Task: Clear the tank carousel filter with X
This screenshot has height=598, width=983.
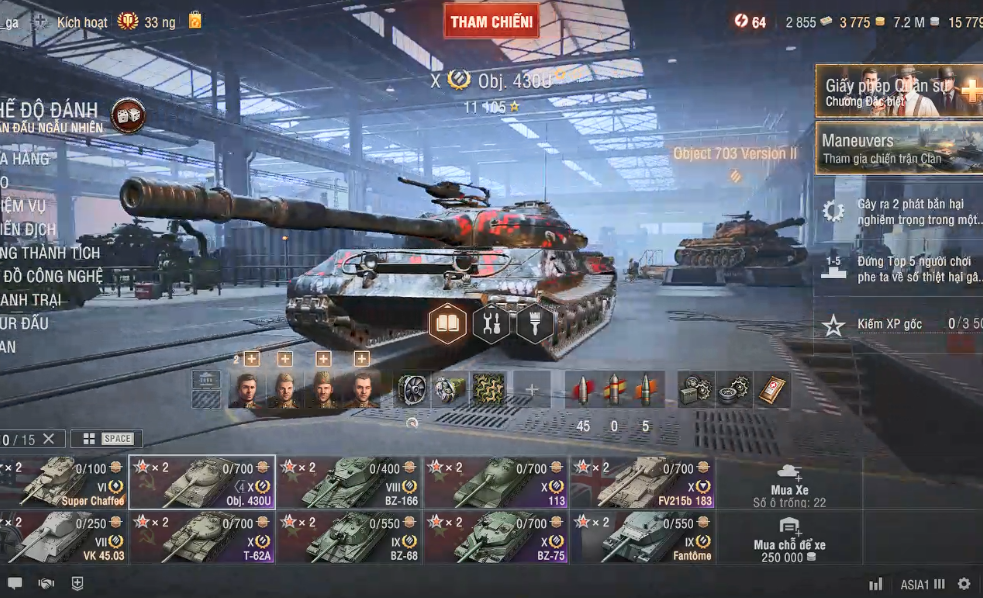Action: (x=48, y=439)
